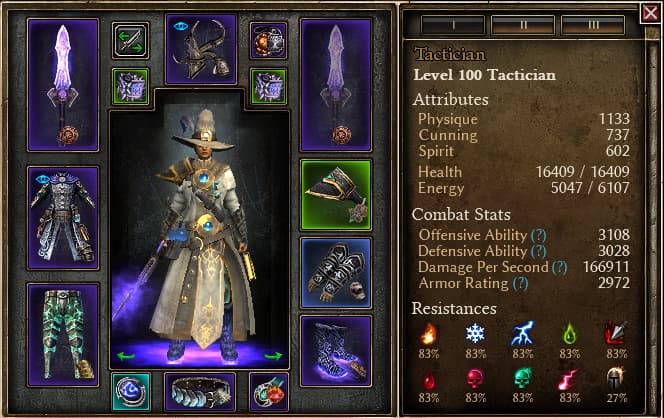Choose the shoulder armor slot with green background
664x418 pixels.
[335, 194]
